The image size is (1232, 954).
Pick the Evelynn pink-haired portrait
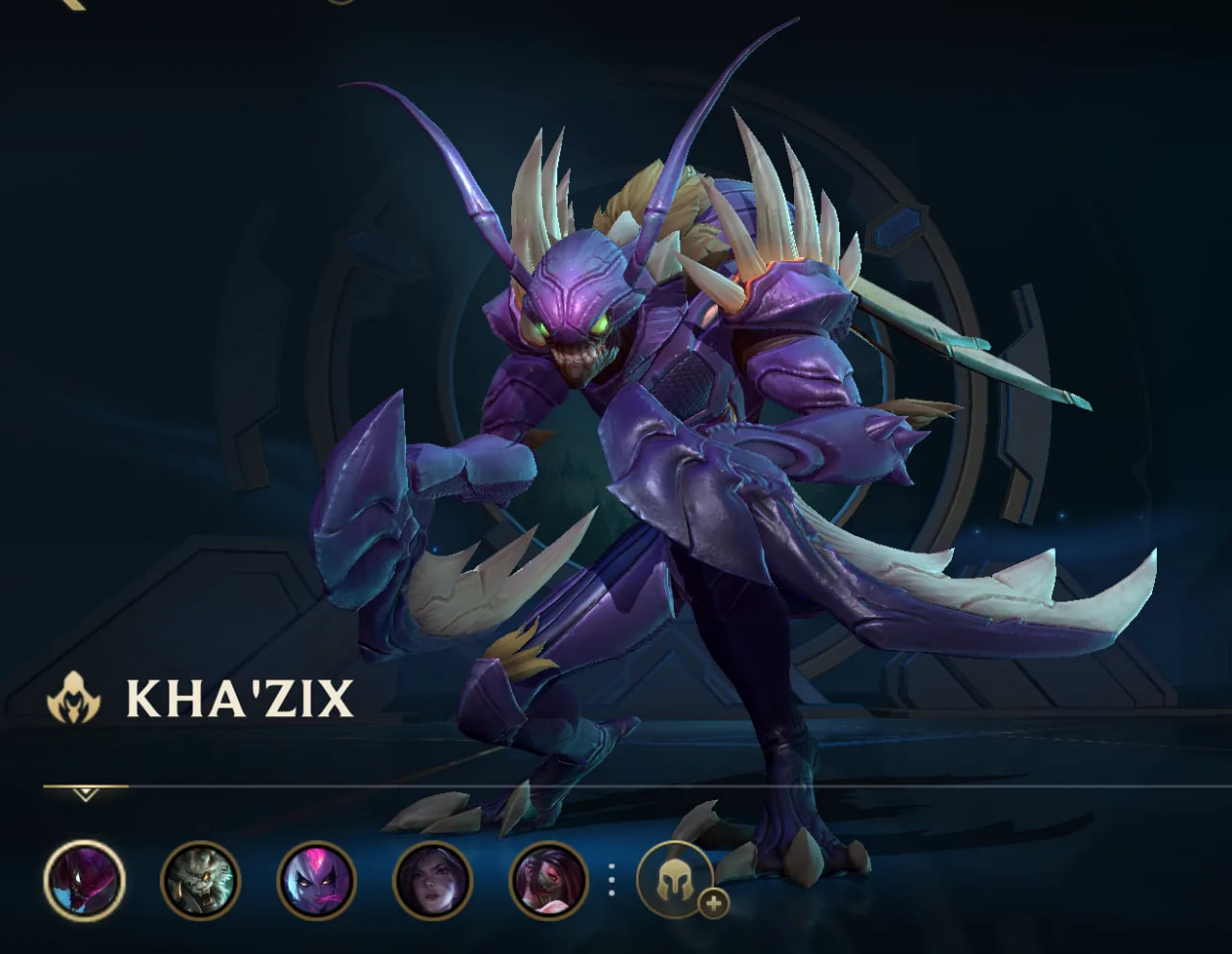(317, 881)
